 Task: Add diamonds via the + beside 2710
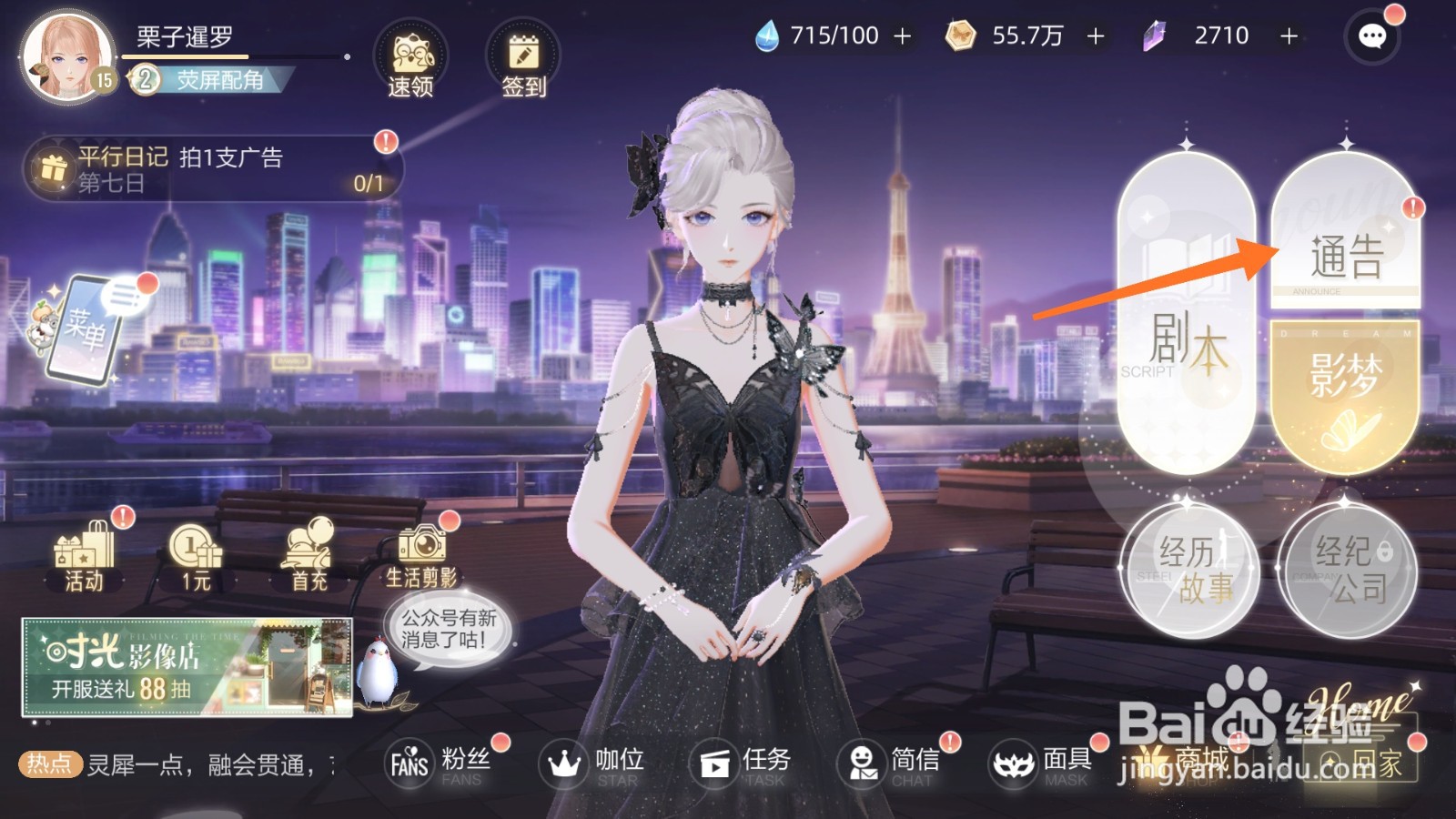point(1288,36)
